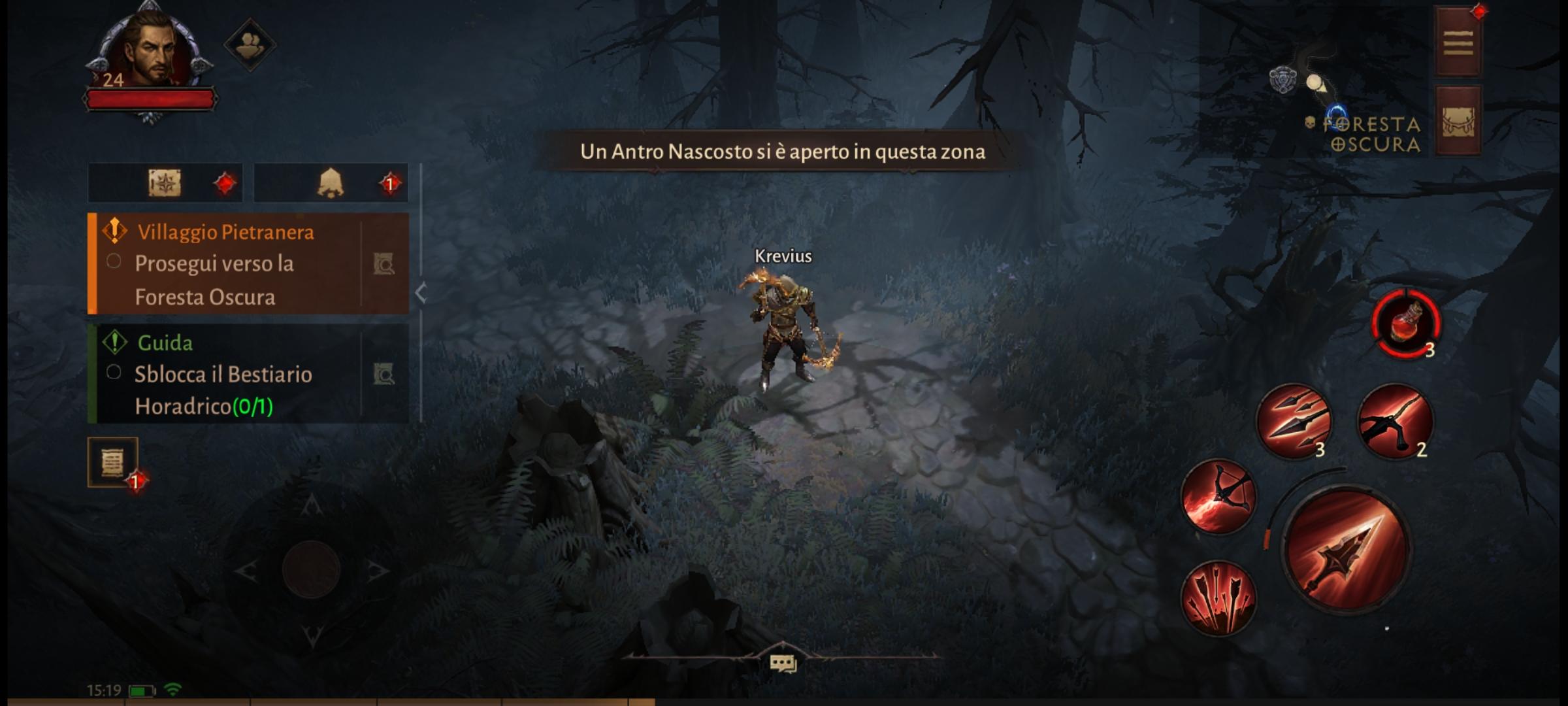Trigger the multishot arrows skill

pyautogui.click(x=1221, y=596)
